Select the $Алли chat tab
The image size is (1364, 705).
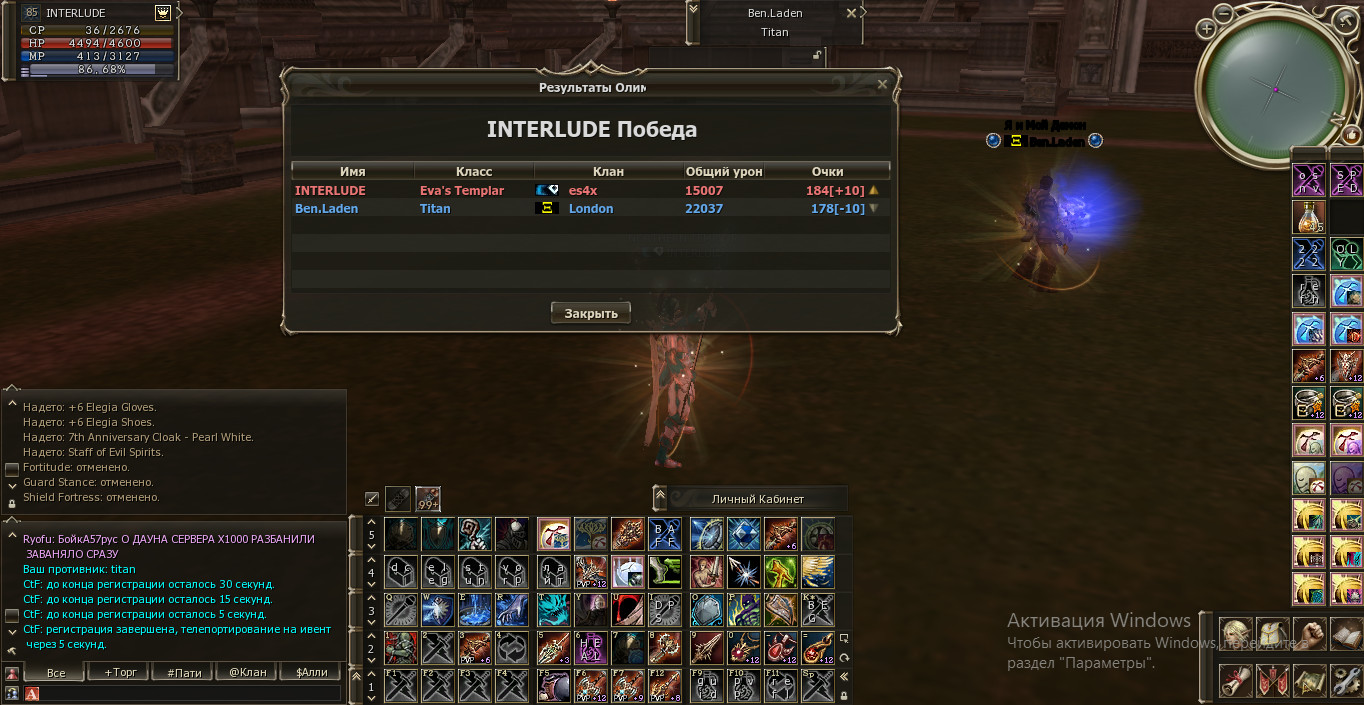311,672
